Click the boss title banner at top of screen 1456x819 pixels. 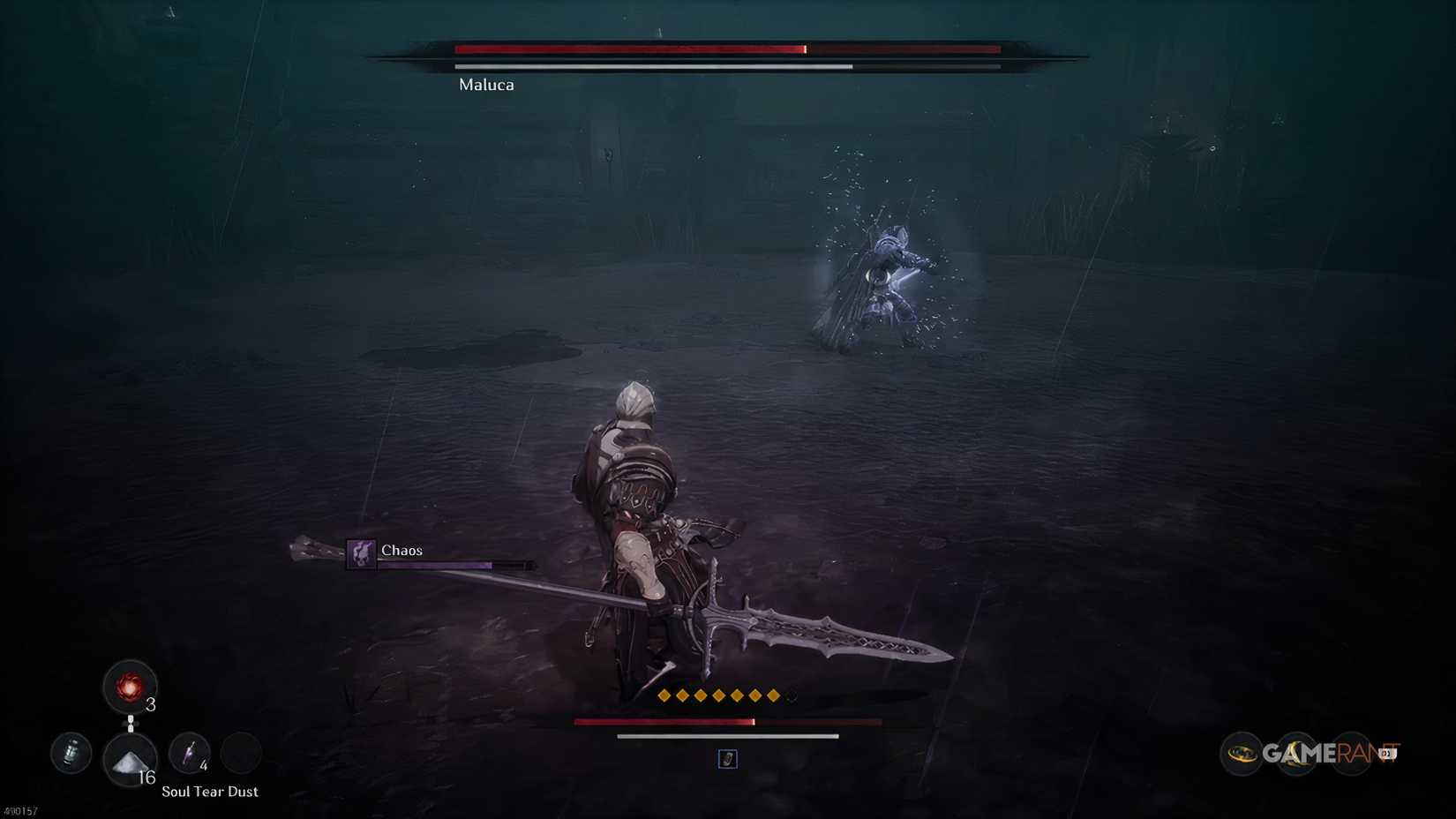click(x=724, y=53)
